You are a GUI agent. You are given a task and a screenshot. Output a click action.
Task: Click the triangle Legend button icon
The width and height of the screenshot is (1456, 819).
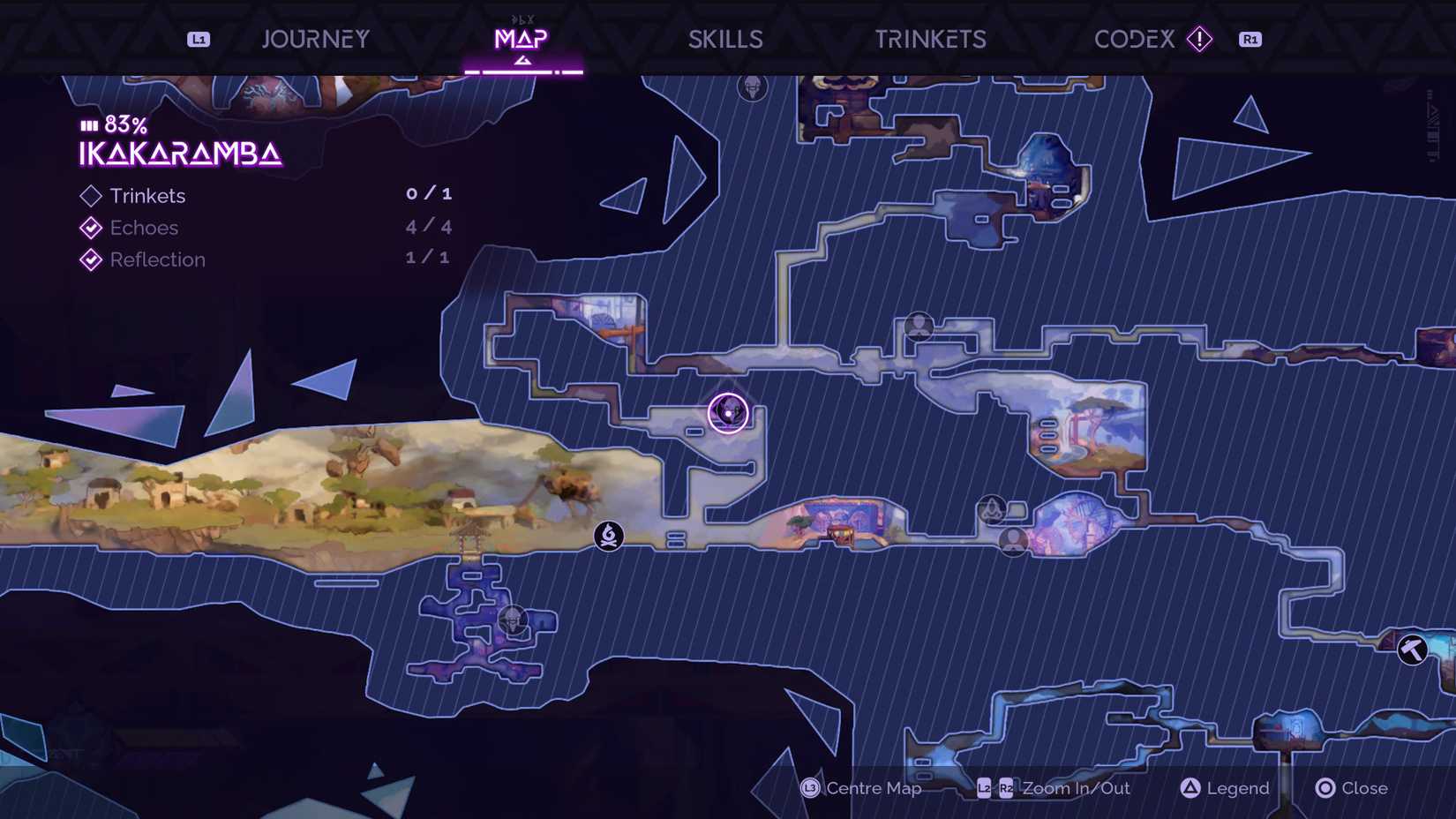pyautogui.click(x=1190, y=788)
